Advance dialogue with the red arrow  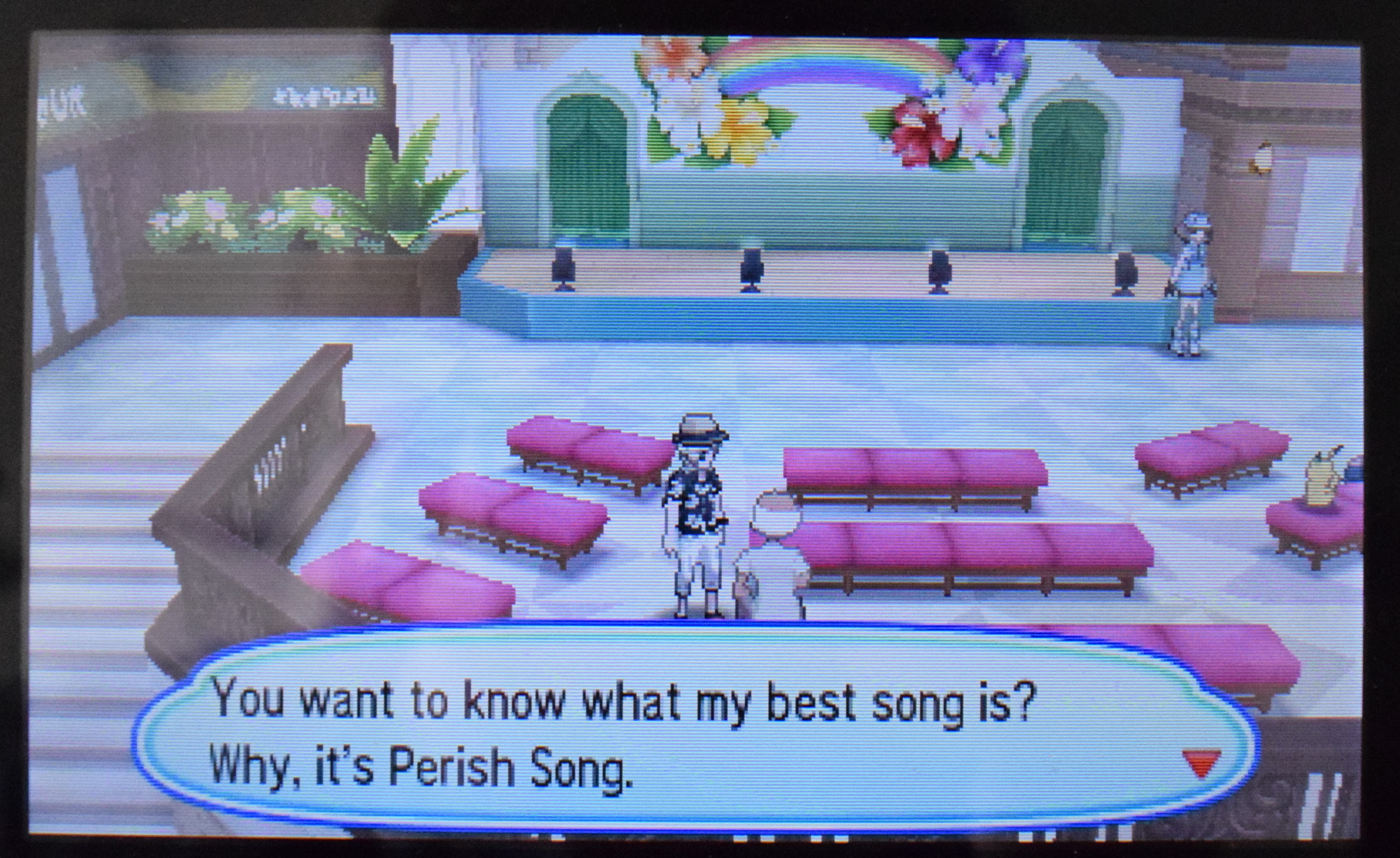coord(1201,763)
